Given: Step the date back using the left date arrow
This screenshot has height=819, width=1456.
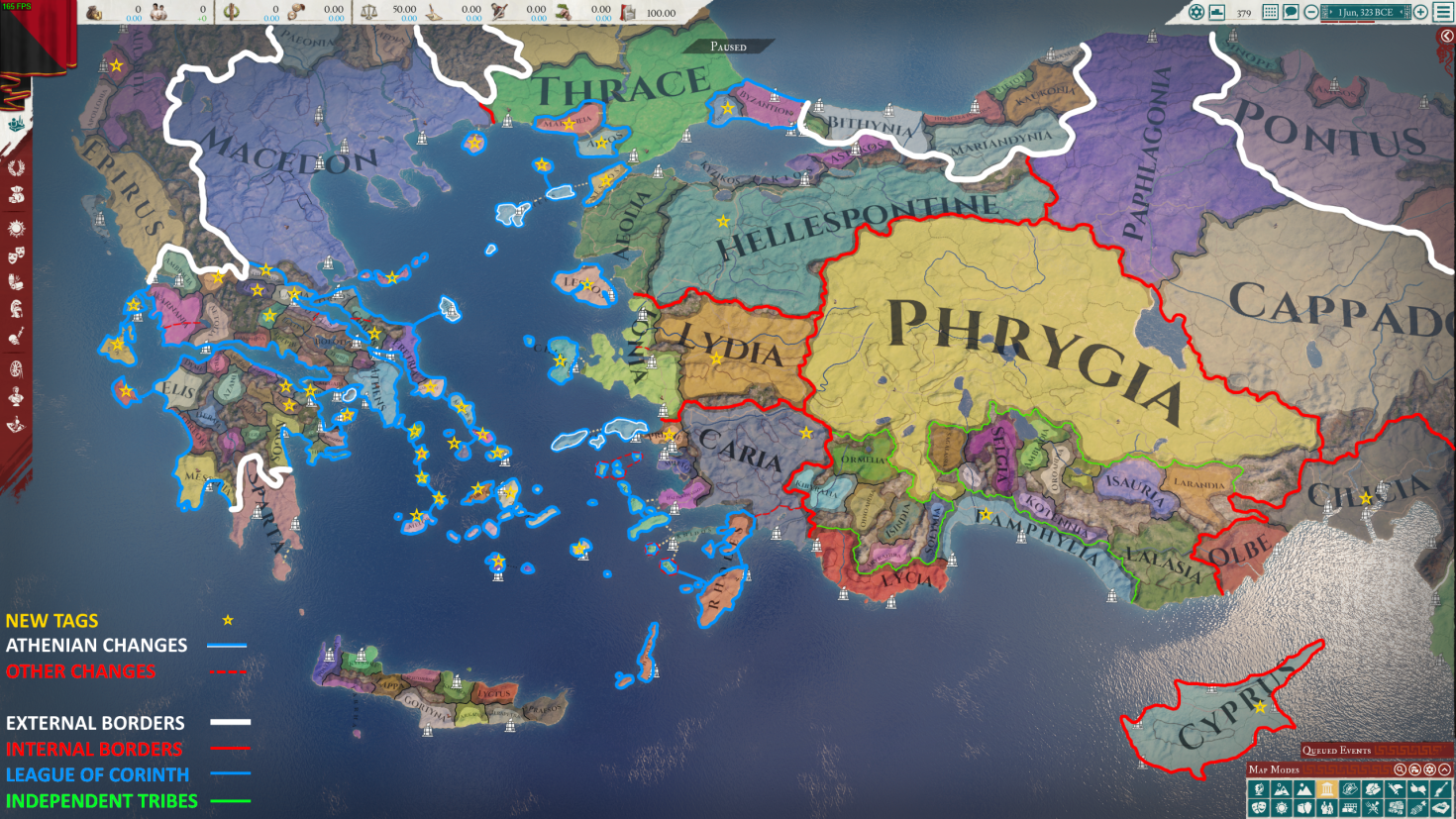Looking at the screenshot, I should (x=1331, y=12).
